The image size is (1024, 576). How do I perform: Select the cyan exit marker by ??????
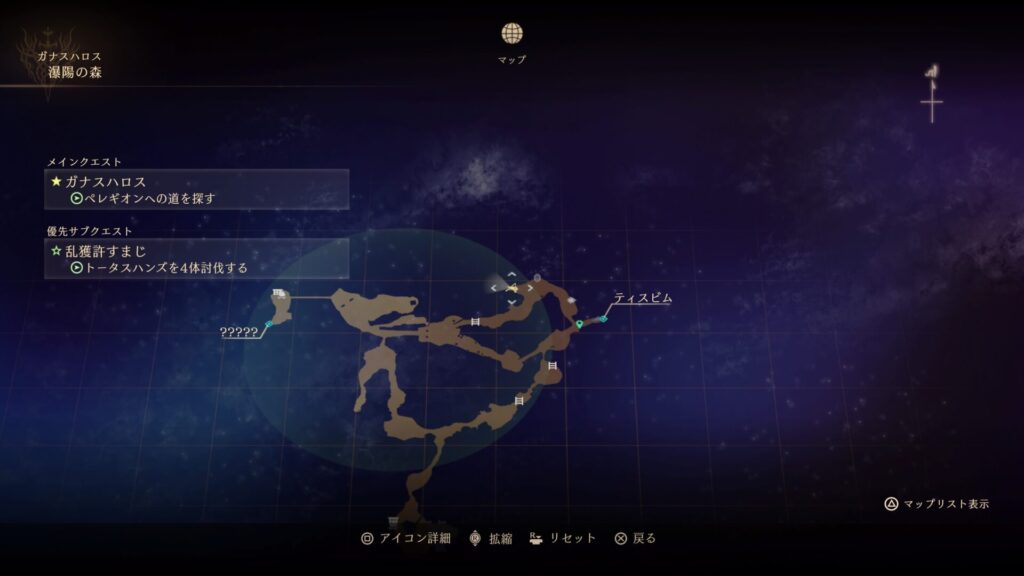(x=268, y=324)
